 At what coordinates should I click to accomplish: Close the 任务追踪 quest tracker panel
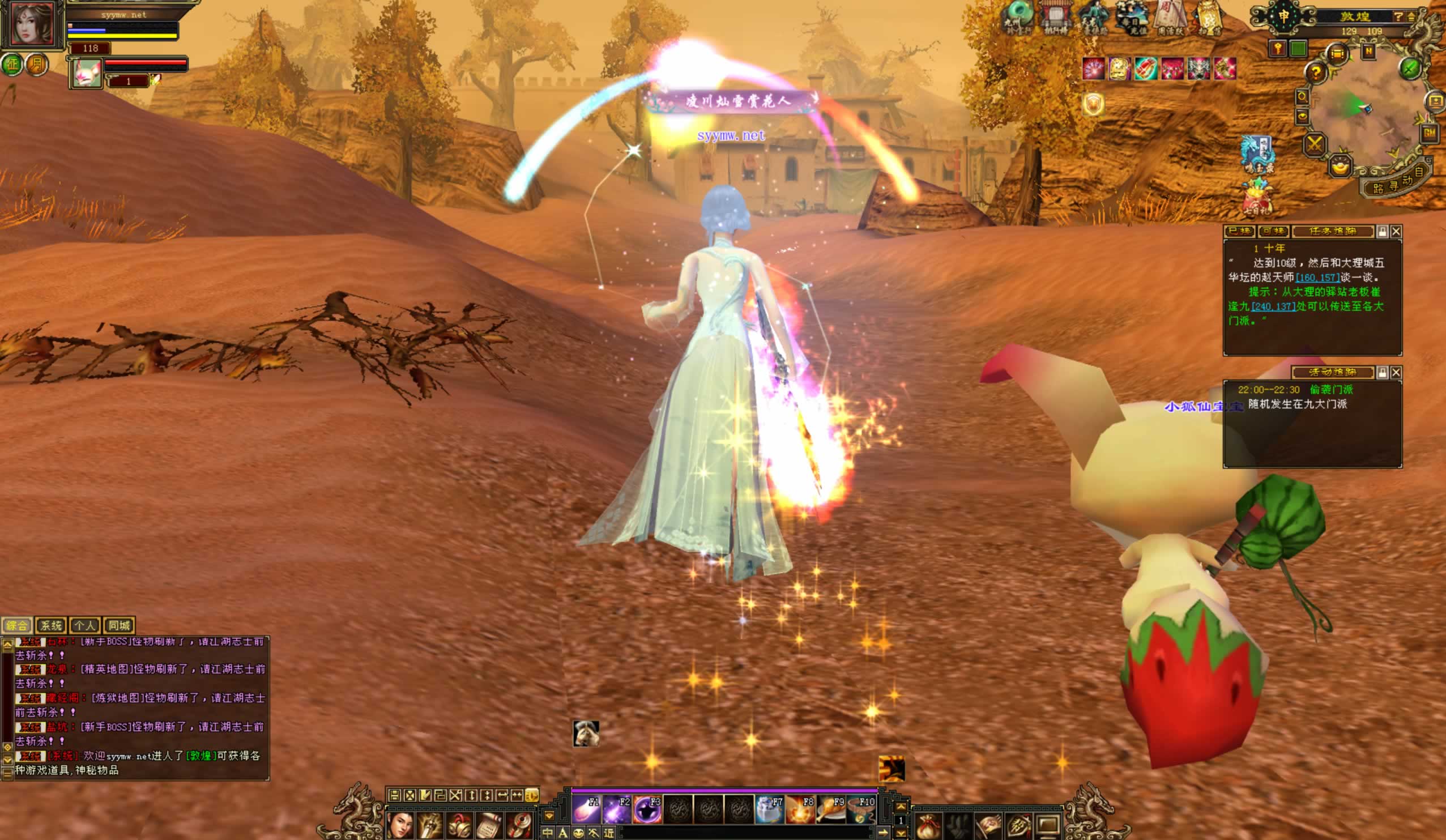[x=1396, y=231]
